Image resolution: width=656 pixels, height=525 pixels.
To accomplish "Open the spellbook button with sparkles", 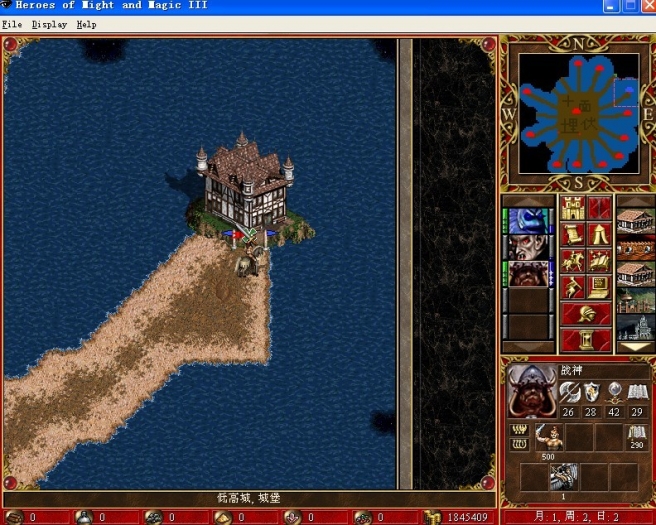I will 599,260.
